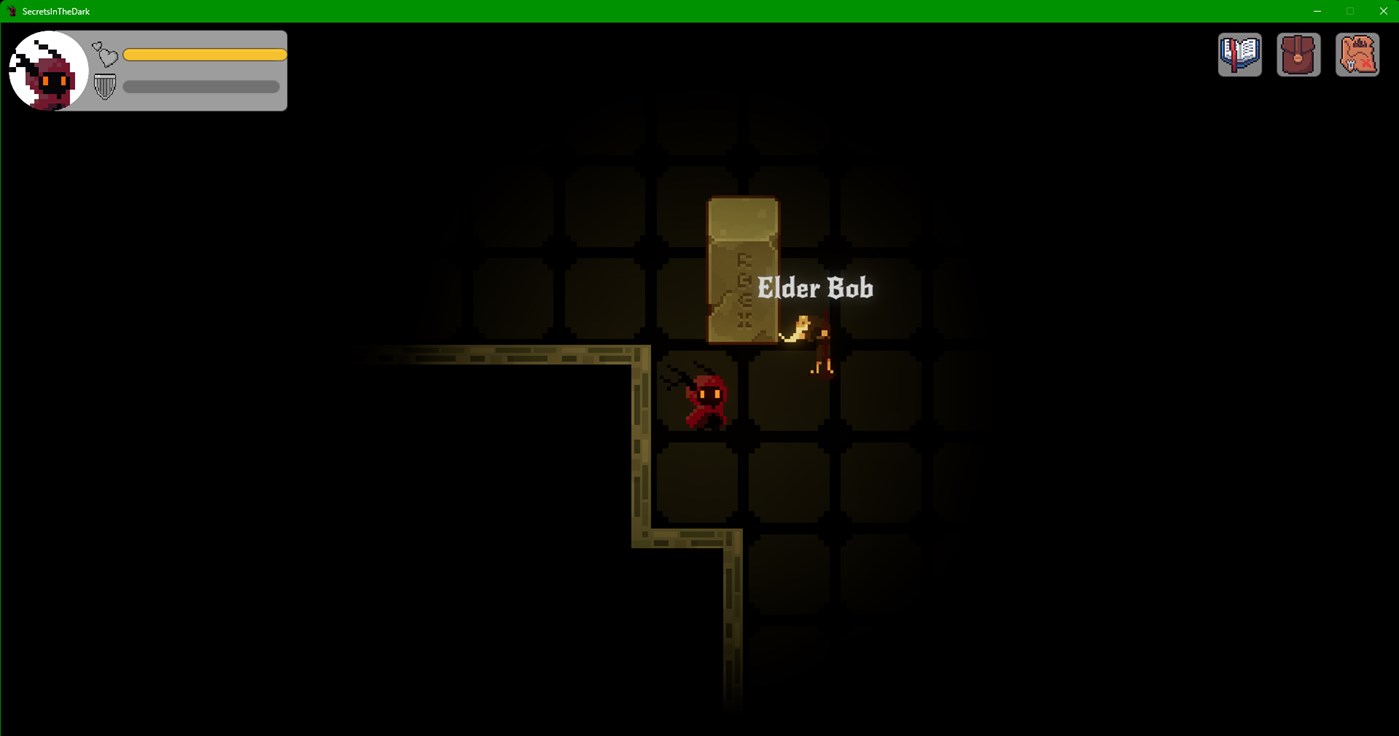This screenshot has width=1399, height=736.
Task: Select the hooded hero portrait circle
Action: click(x=47, y=70)
